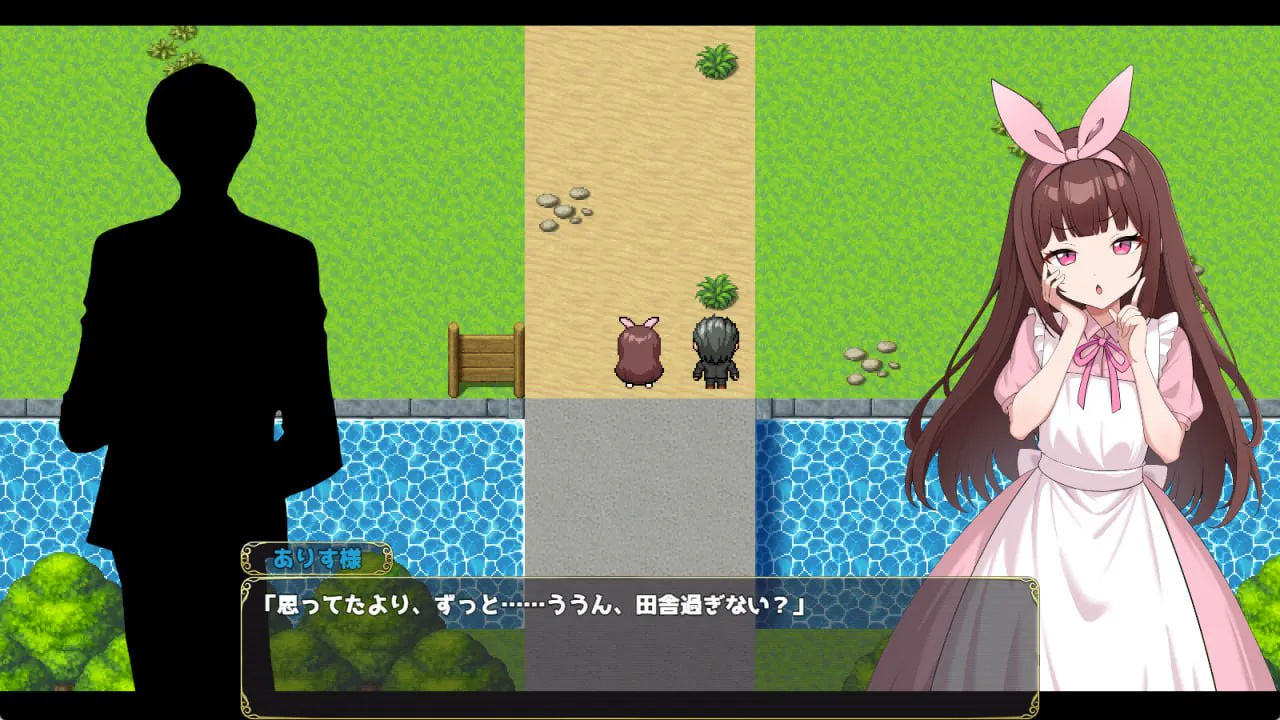Click the bush sprite at the top path
This screenshot has width=1280, height=720.
tap(716, 60)
